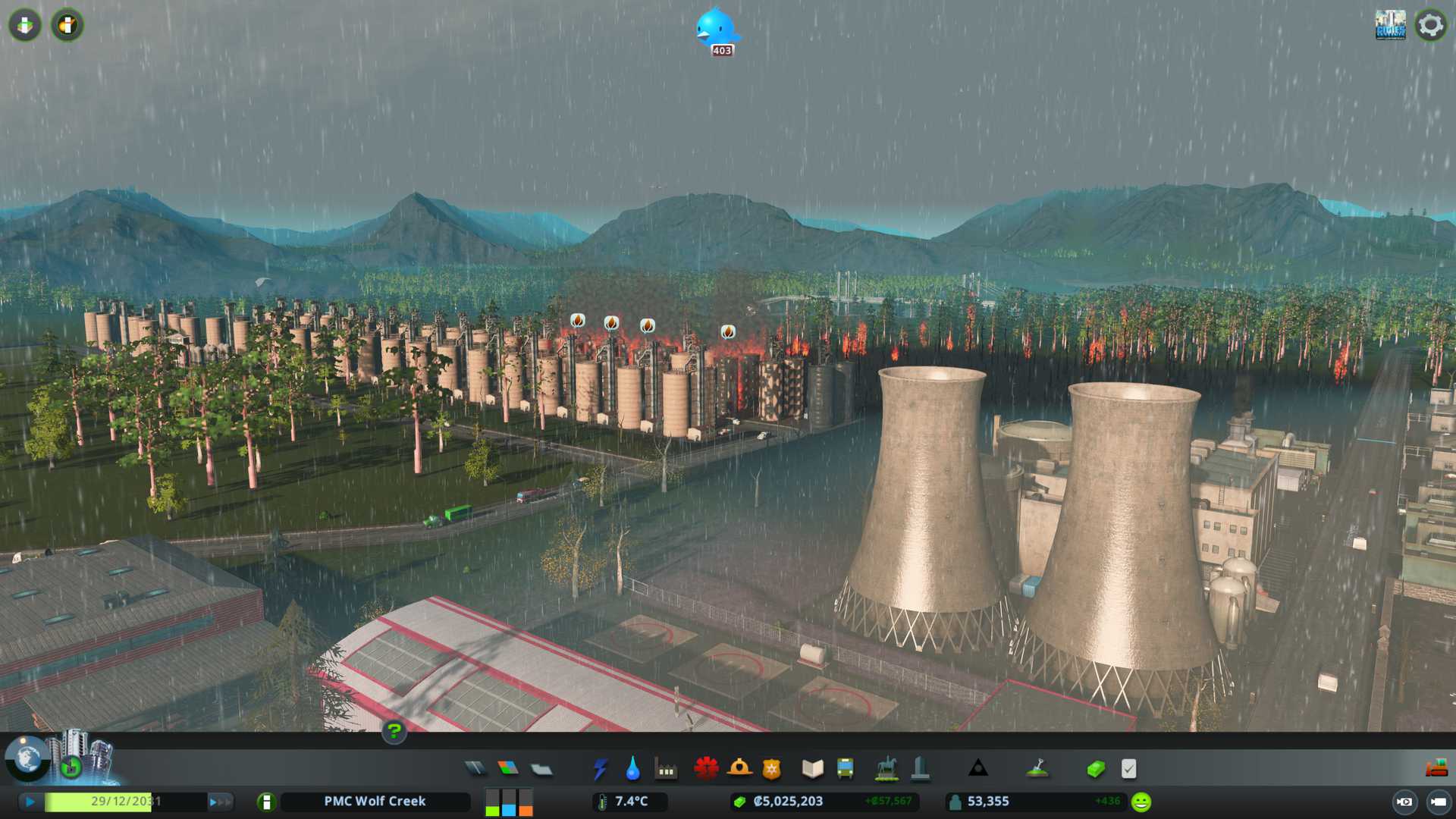Viewport: 1456px width, 819px height.
Task: Open the Water and Sewage menu
Action: pyautogui.click(x=632, y=769)
